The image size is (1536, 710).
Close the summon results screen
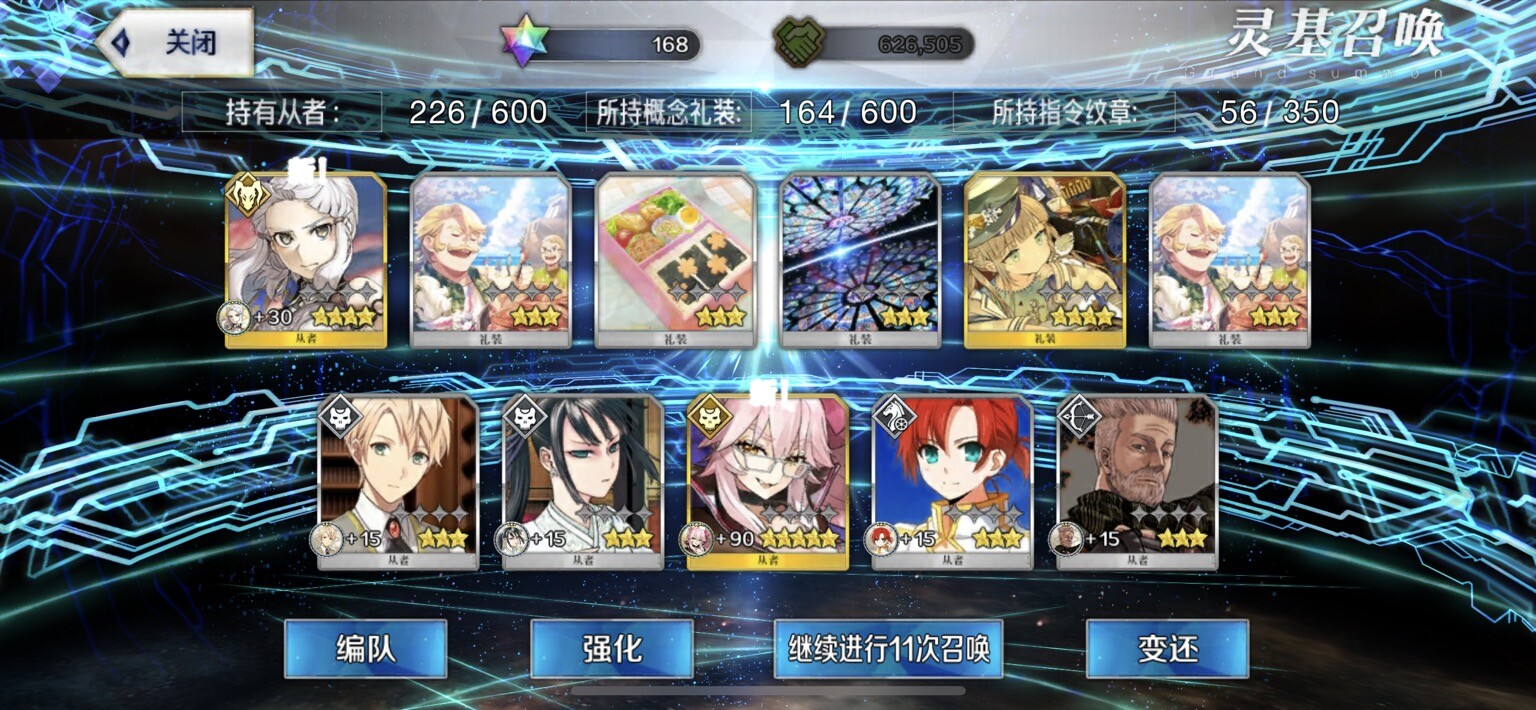[176, 43]
